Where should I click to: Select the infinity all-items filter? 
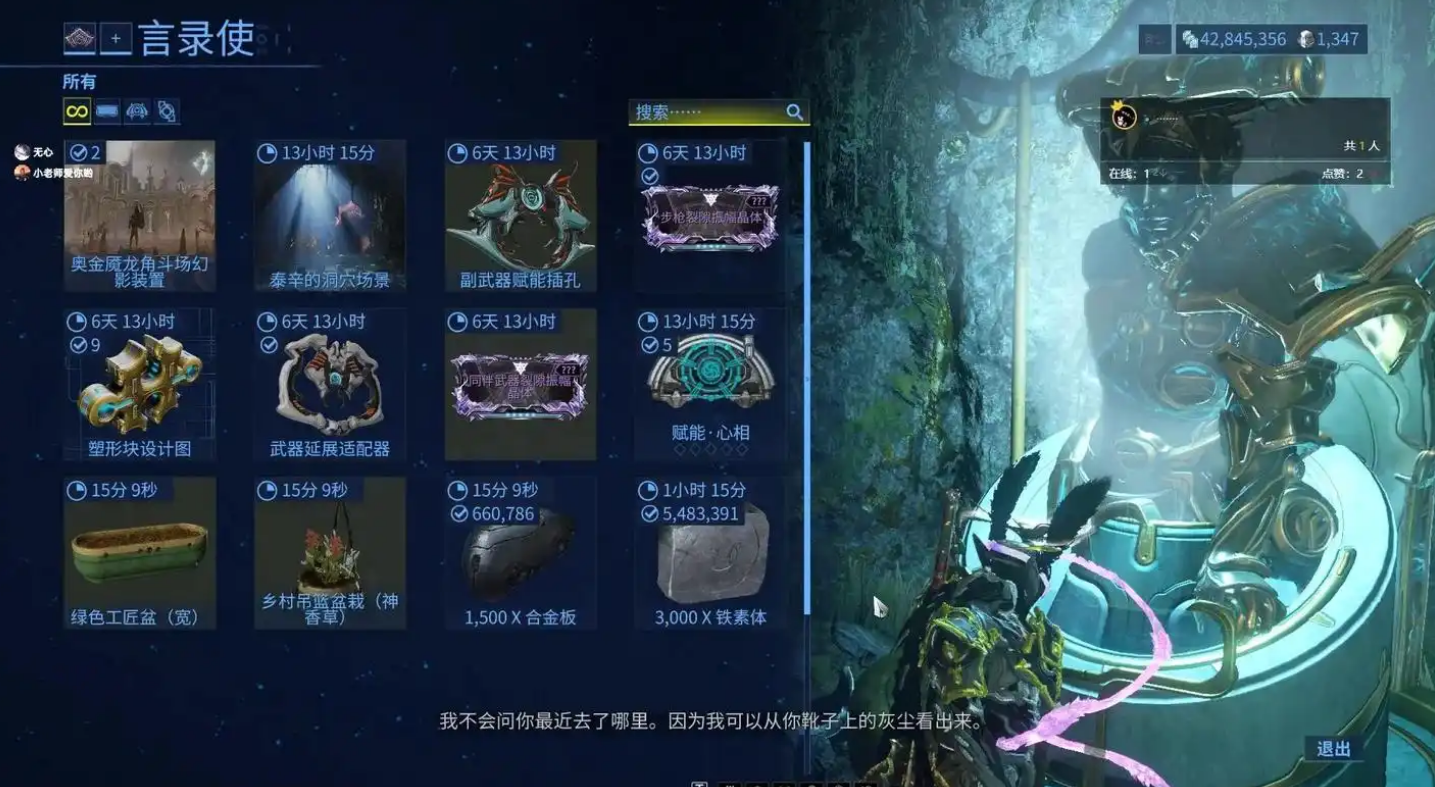point(77,111)
